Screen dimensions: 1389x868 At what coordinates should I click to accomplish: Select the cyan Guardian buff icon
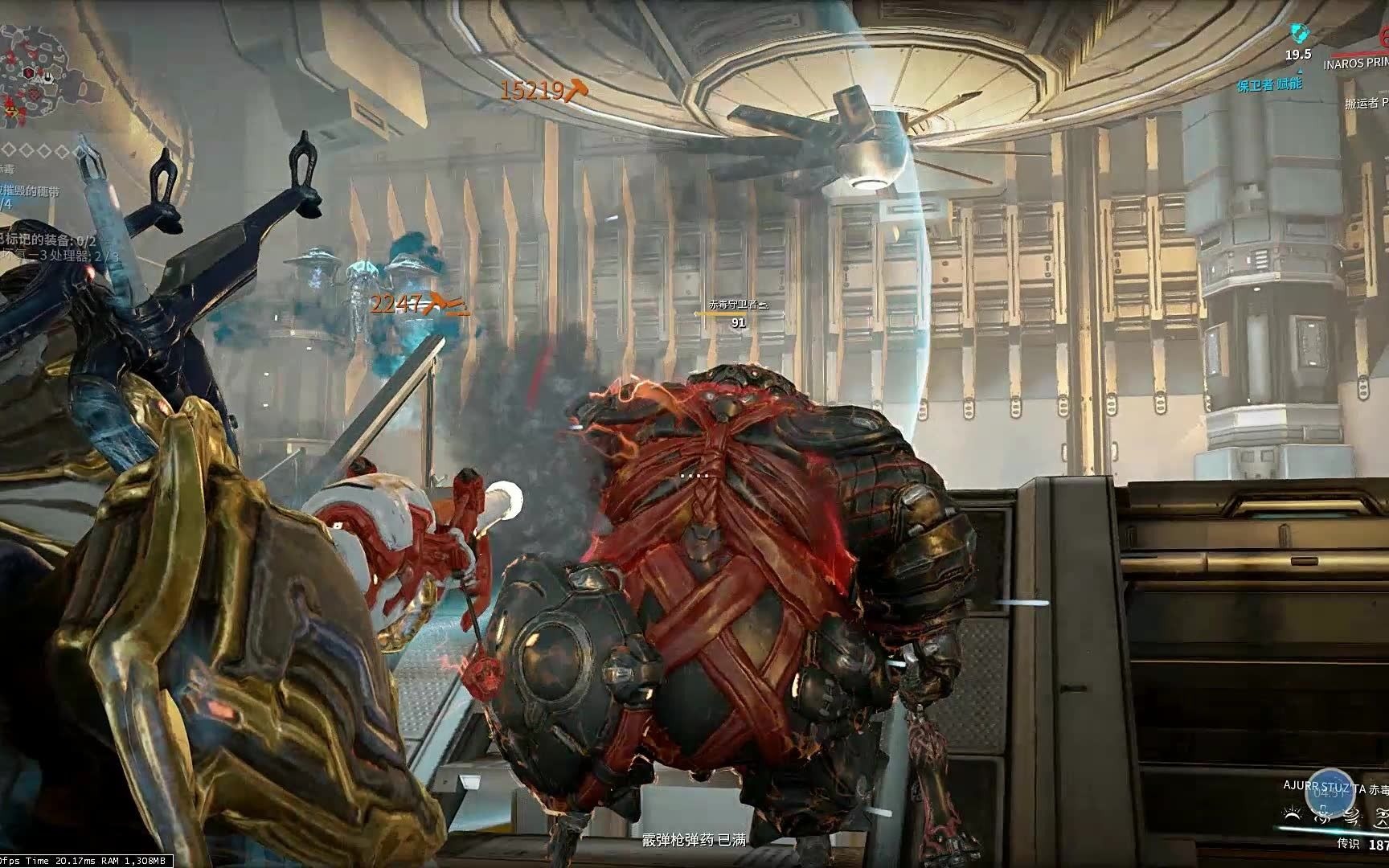(x=1298, y=34)
